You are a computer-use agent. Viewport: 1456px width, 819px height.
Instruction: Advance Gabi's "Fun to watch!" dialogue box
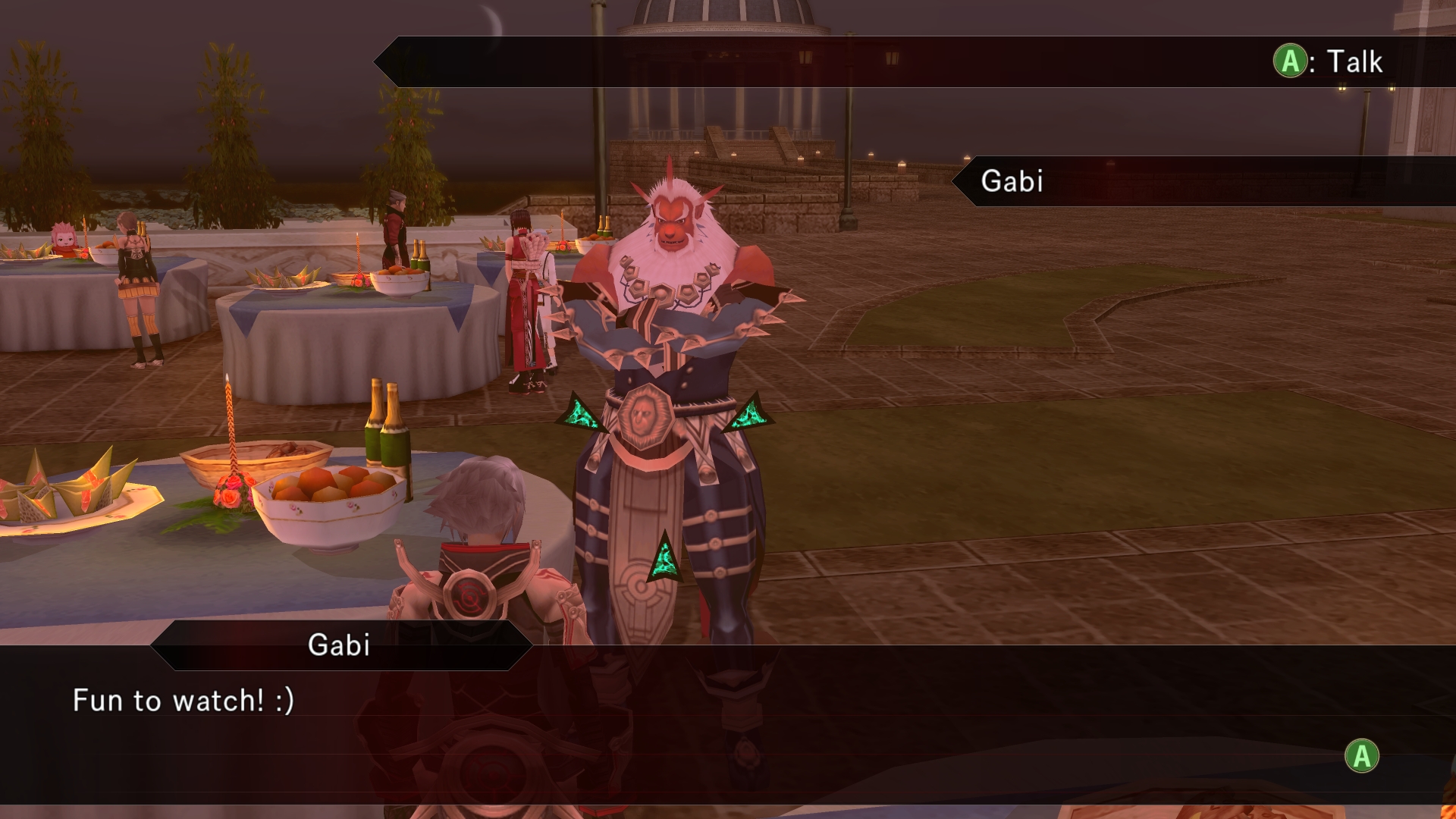point(1361,756)
